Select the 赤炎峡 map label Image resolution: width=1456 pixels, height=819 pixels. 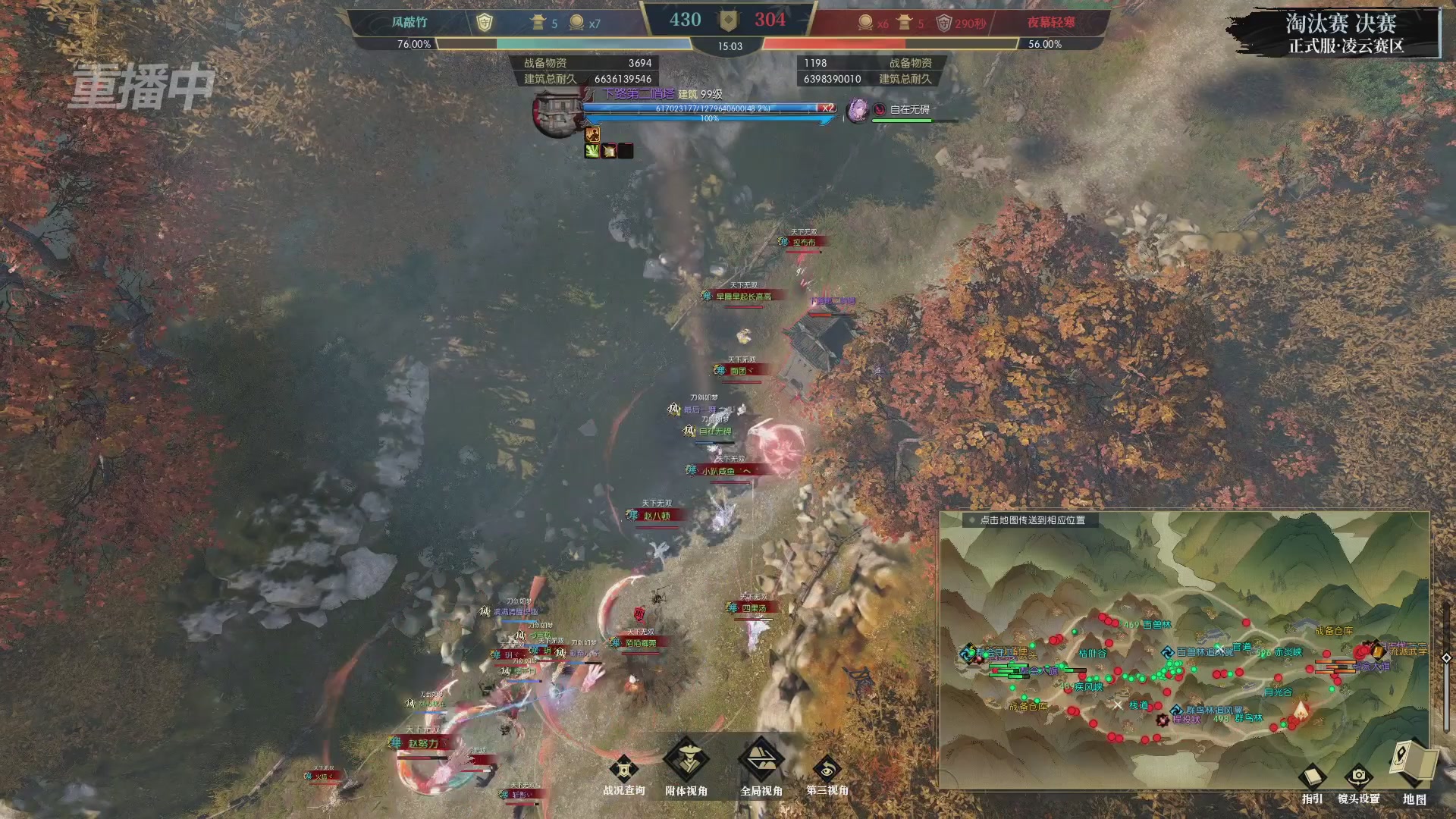(x=1288, y=652)
